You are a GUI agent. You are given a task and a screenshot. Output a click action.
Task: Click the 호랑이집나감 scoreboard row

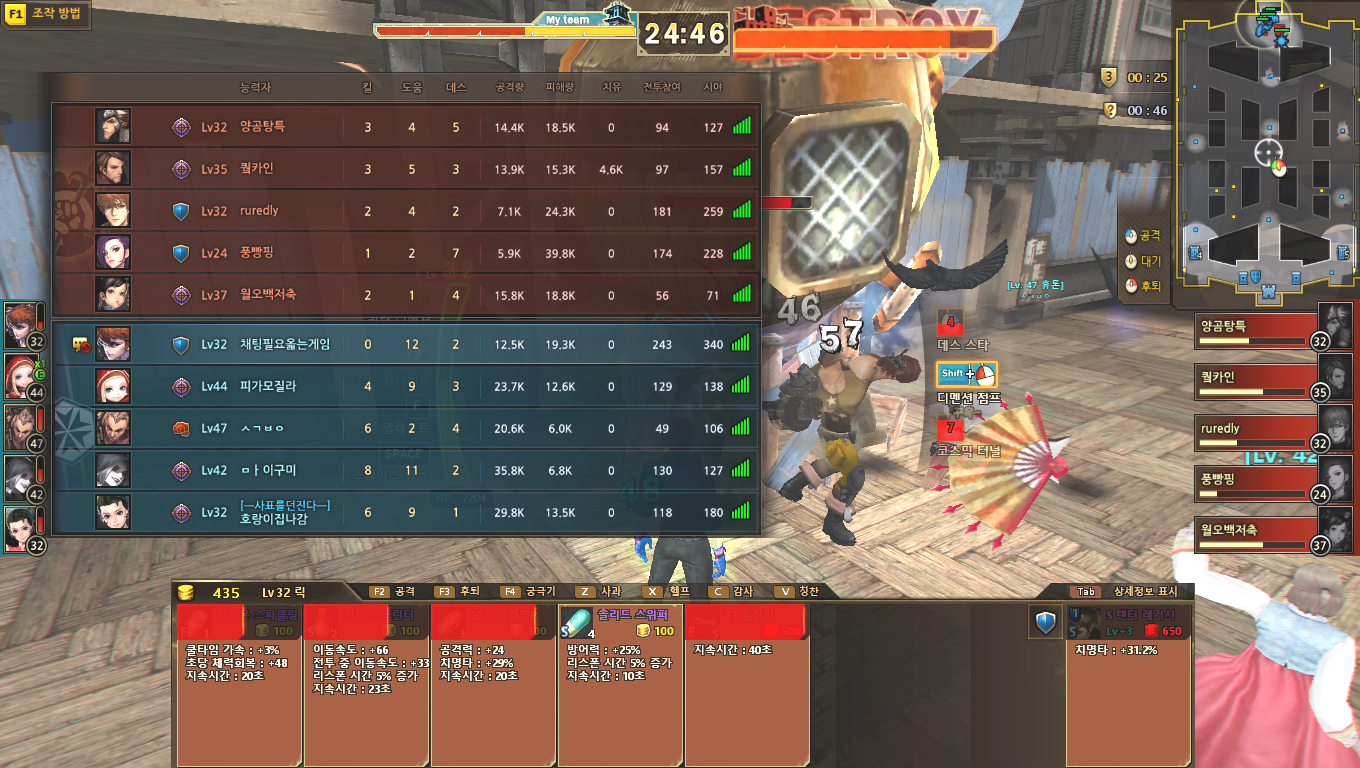coord(405,512)
